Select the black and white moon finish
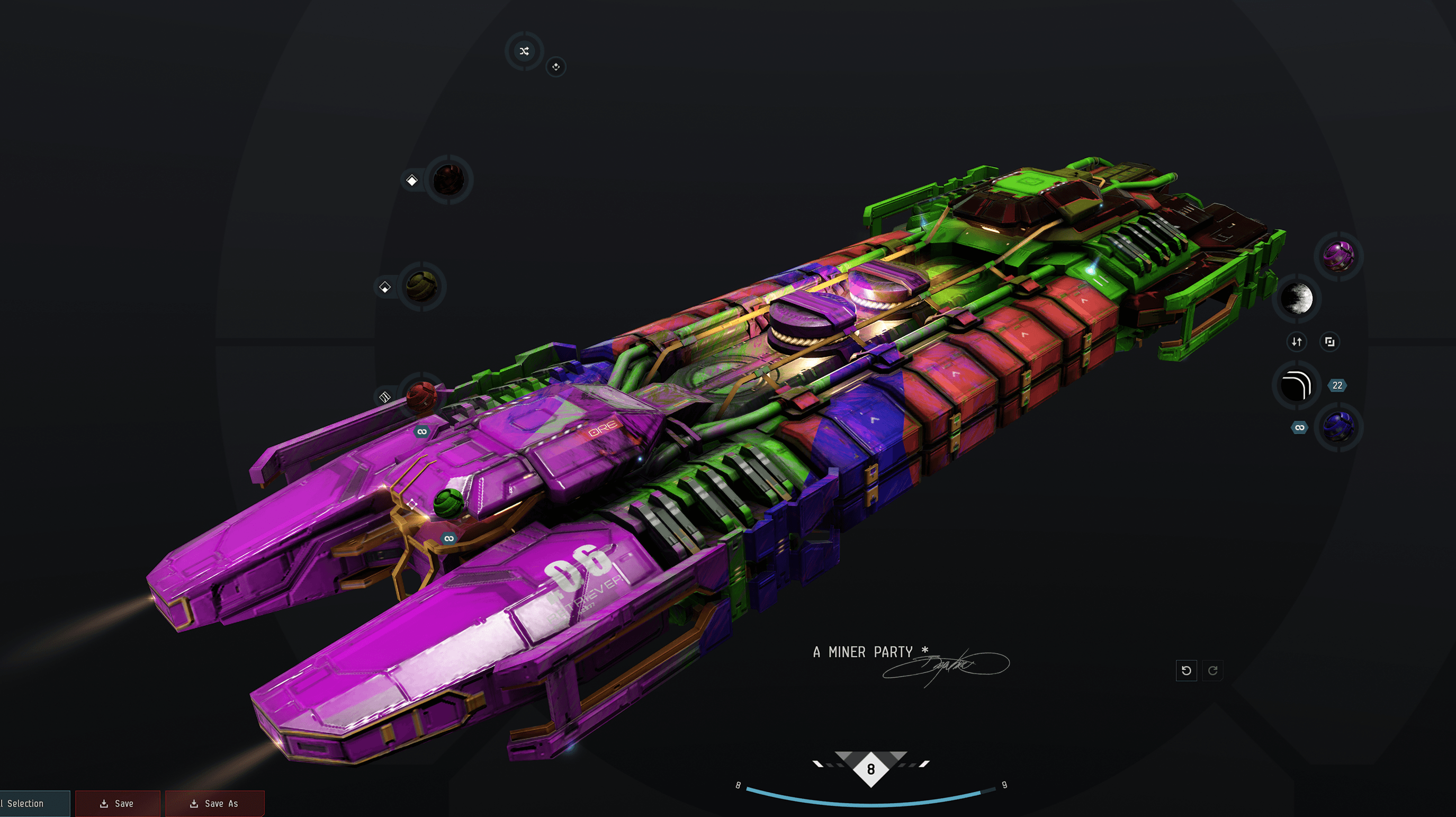The width and height of the screenshot is (1456, 817). [x=1297, y=299]
